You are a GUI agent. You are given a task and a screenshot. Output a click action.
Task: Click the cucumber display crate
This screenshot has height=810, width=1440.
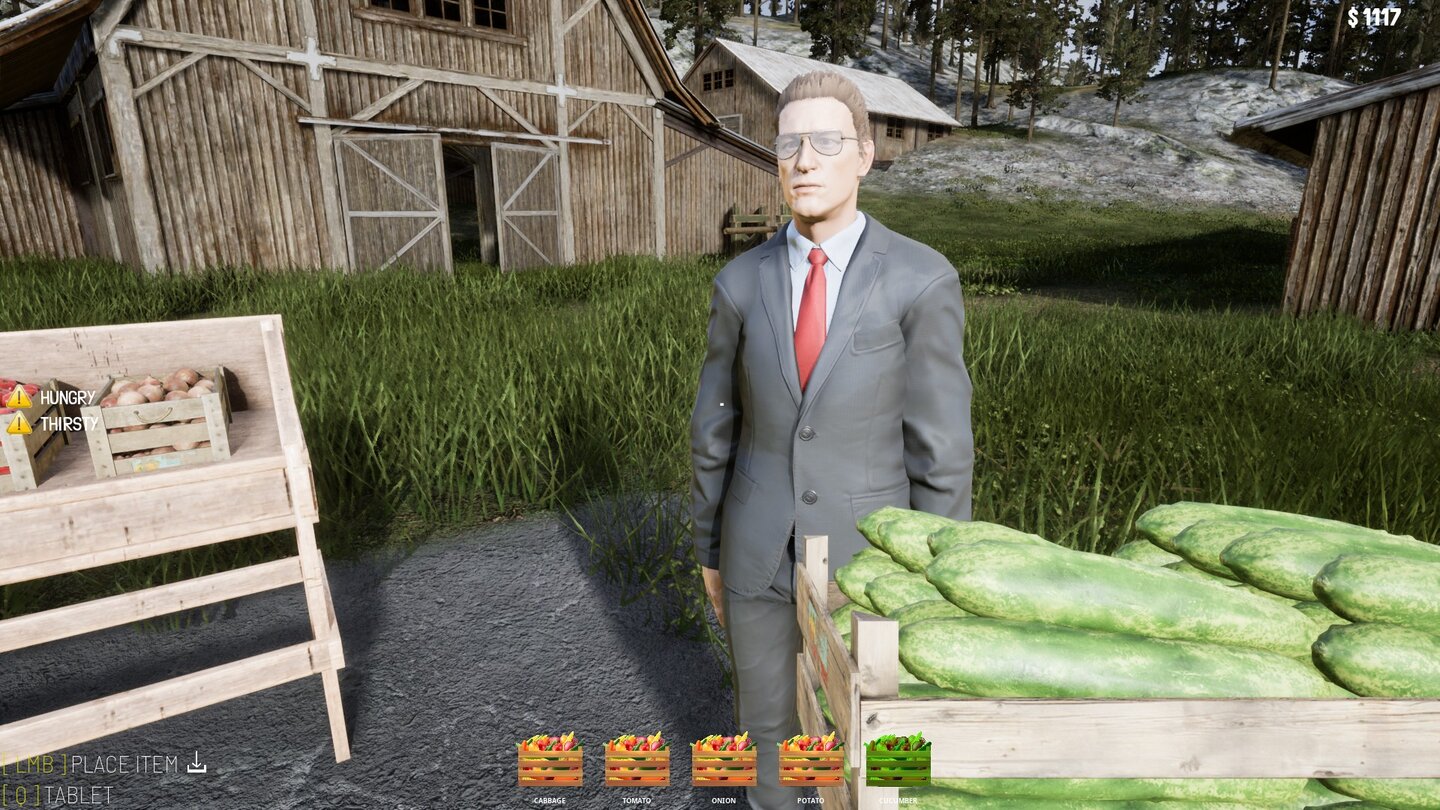(1150, 600)
